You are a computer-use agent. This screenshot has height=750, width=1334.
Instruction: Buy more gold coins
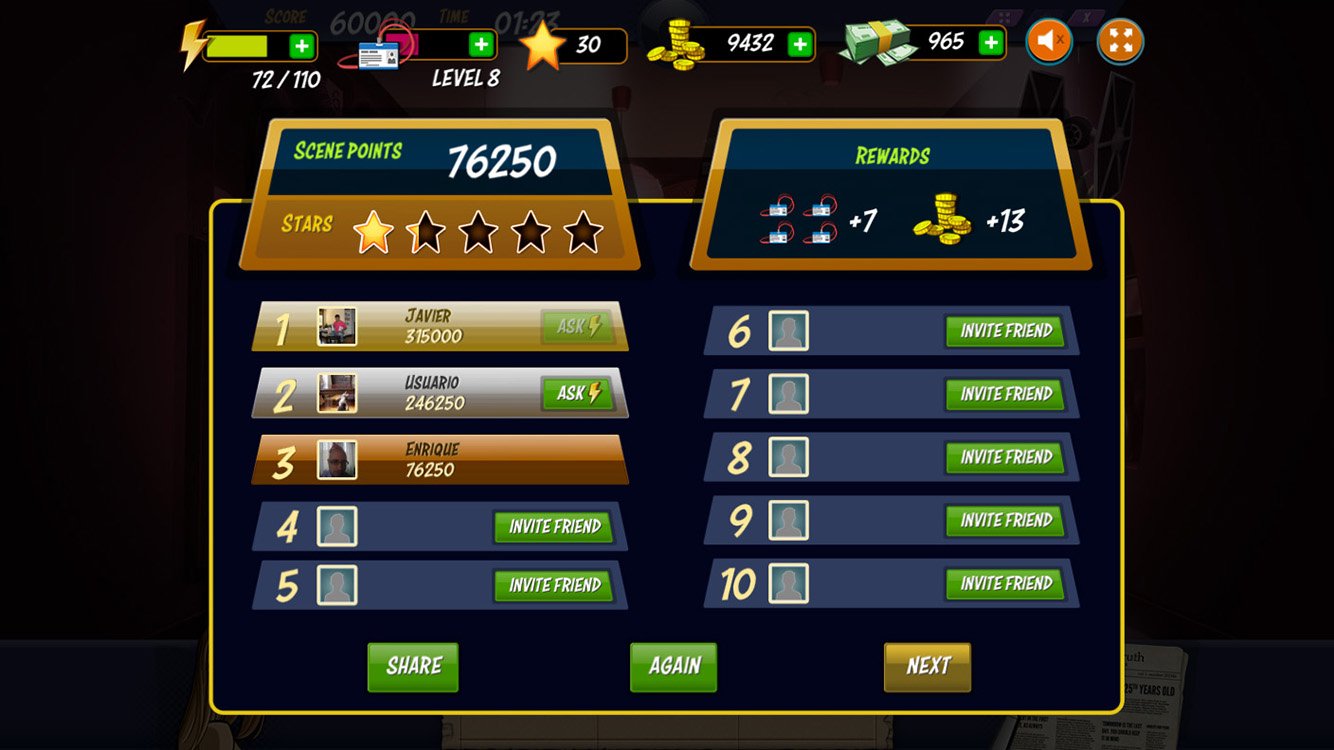point(799,44)
